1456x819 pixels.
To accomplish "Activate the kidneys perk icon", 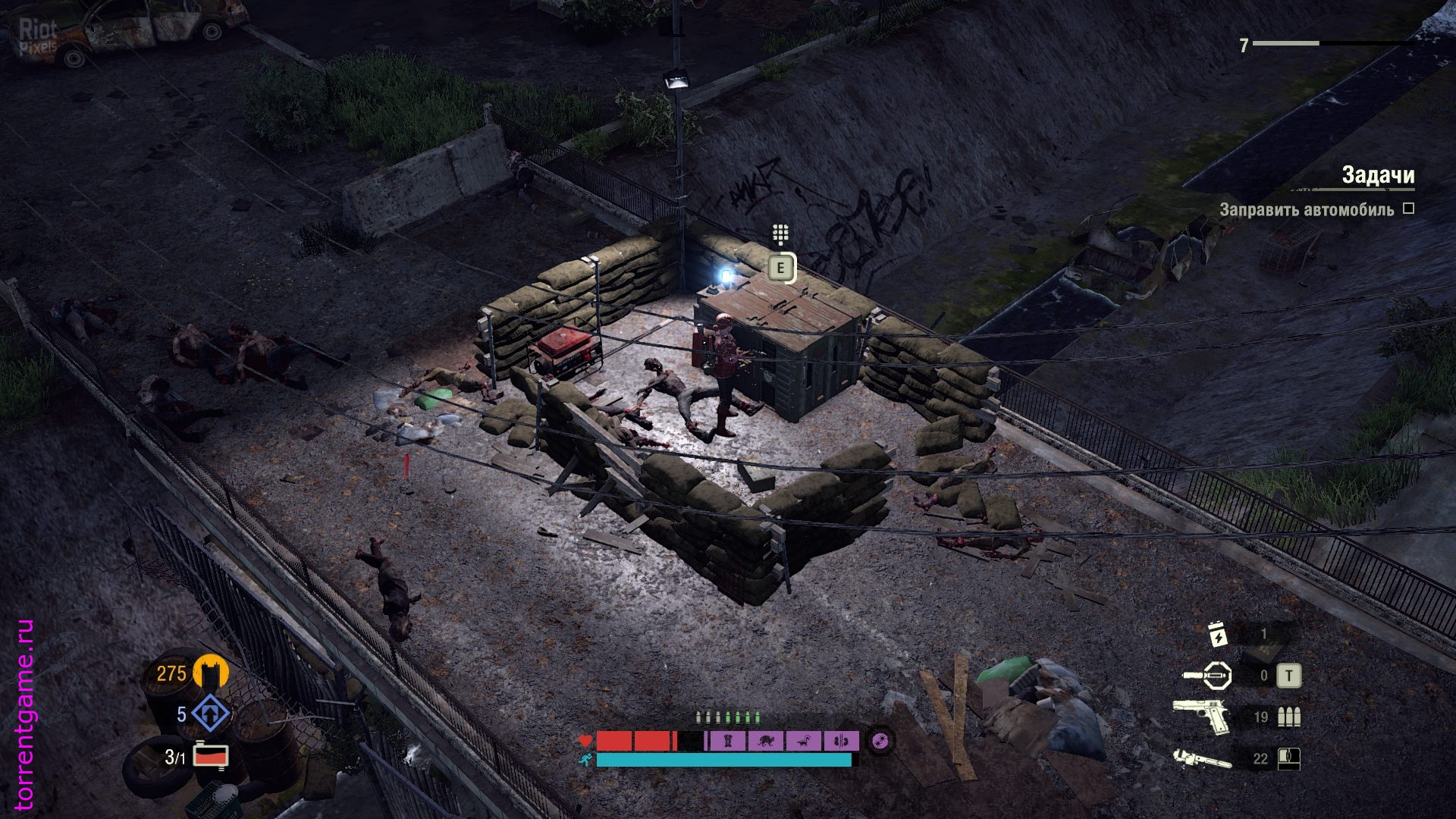I will point(840,741).
